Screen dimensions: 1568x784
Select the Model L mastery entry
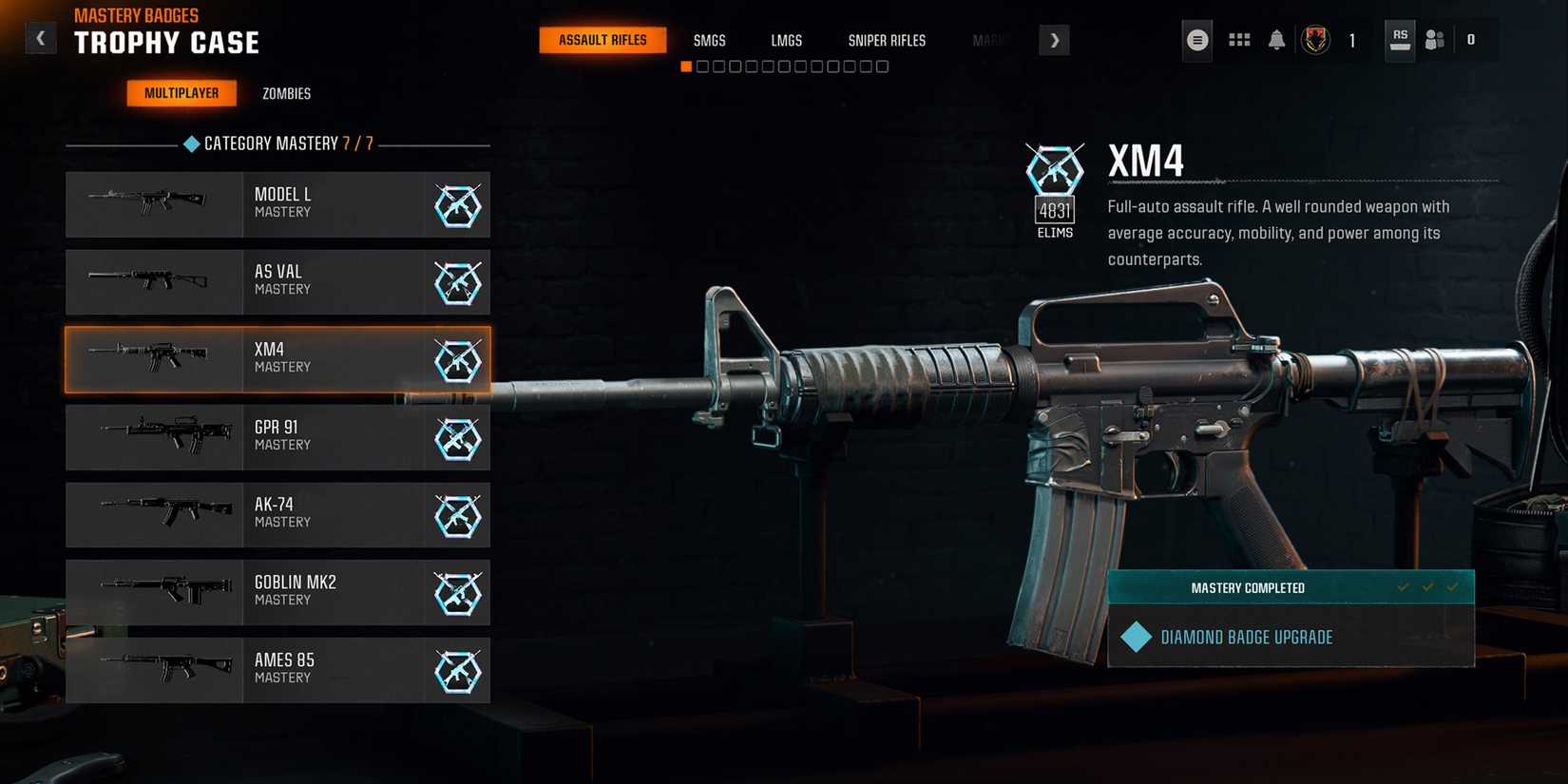277,204
